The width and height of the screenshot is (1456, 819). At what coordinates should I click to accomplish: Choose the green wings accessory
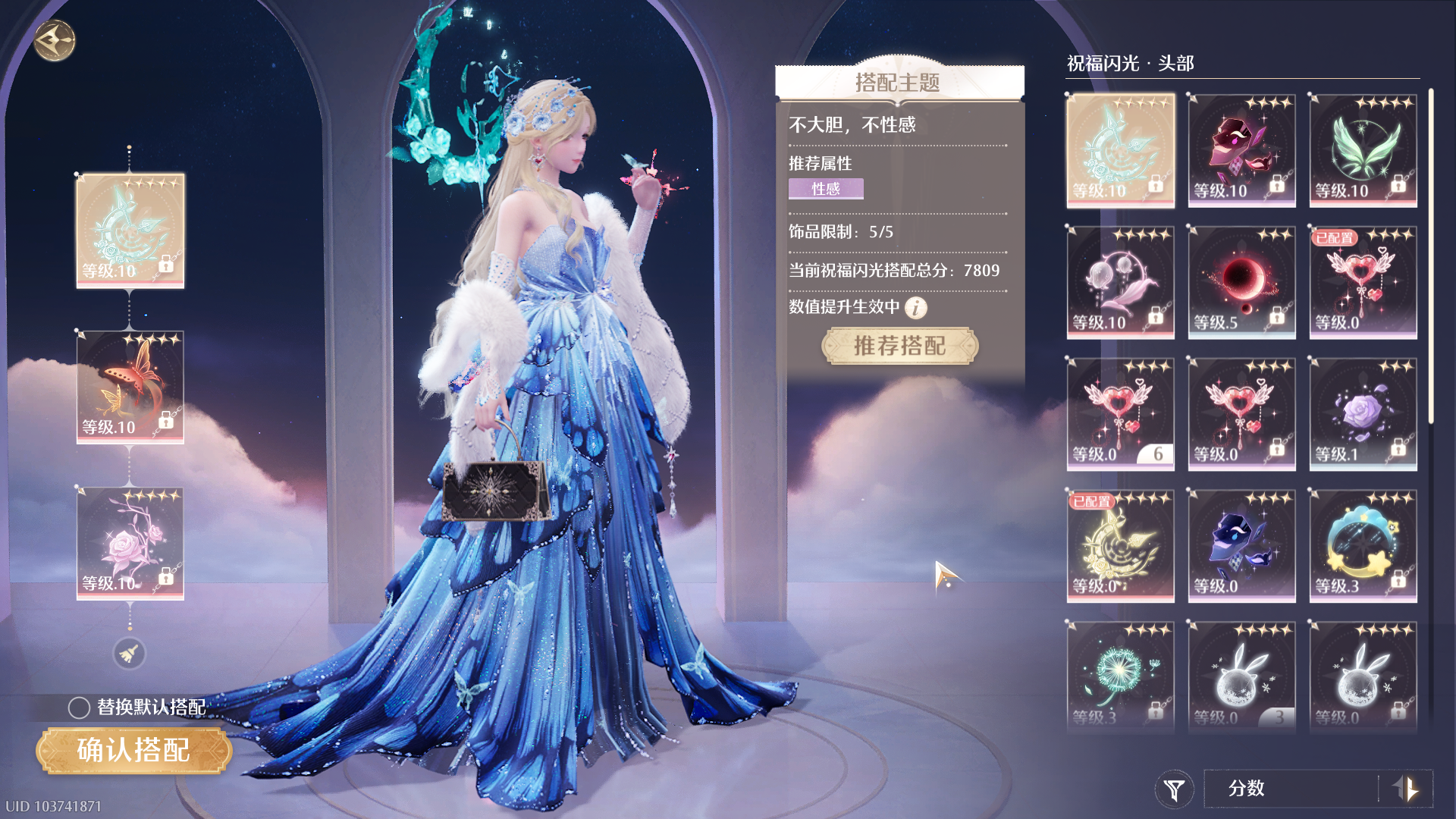(x=1363, y=150)
